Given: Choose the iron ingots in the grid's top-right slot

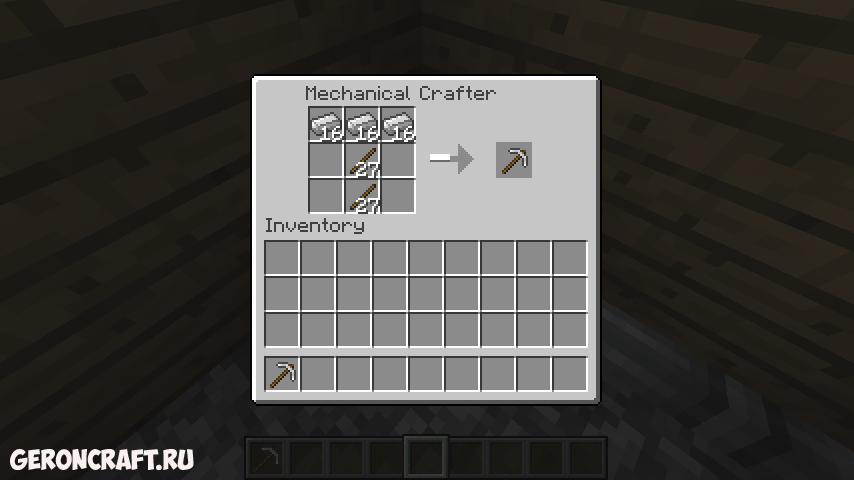Looking at the screenshot, I should point(398,125).
